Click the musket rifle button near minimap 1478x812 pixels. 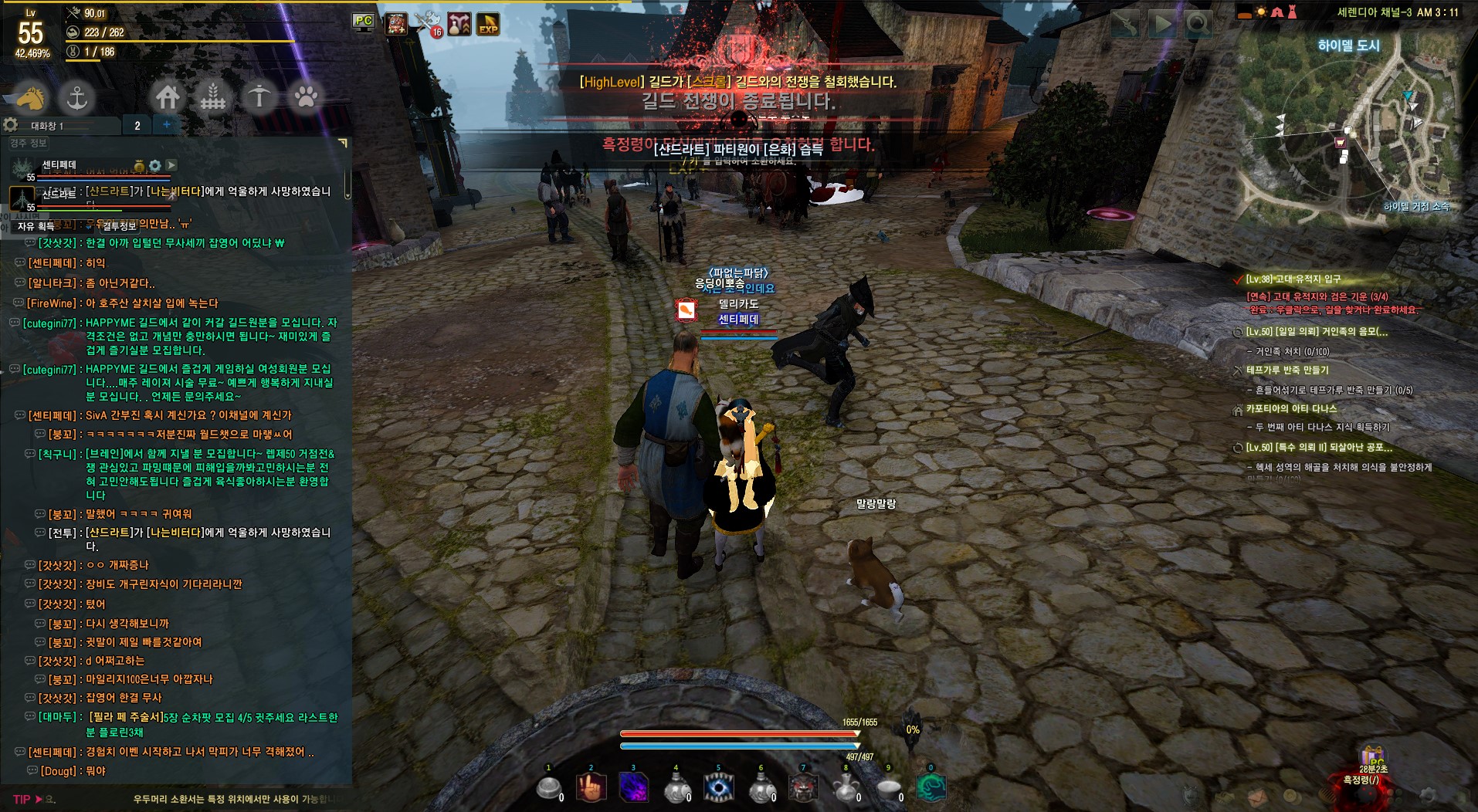pos(1125,25)
